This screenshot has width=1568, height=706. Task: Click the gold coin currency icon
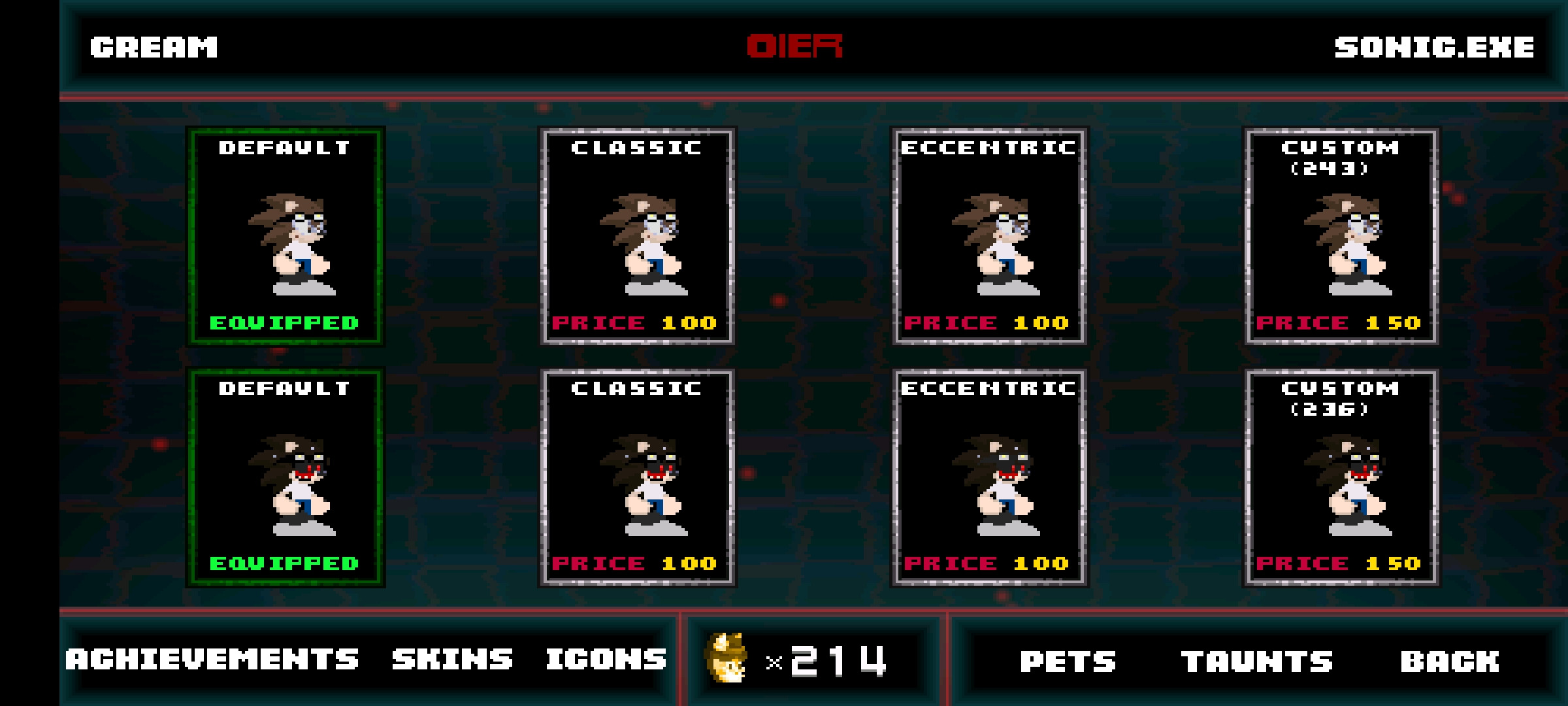click(x=727, y=658)
